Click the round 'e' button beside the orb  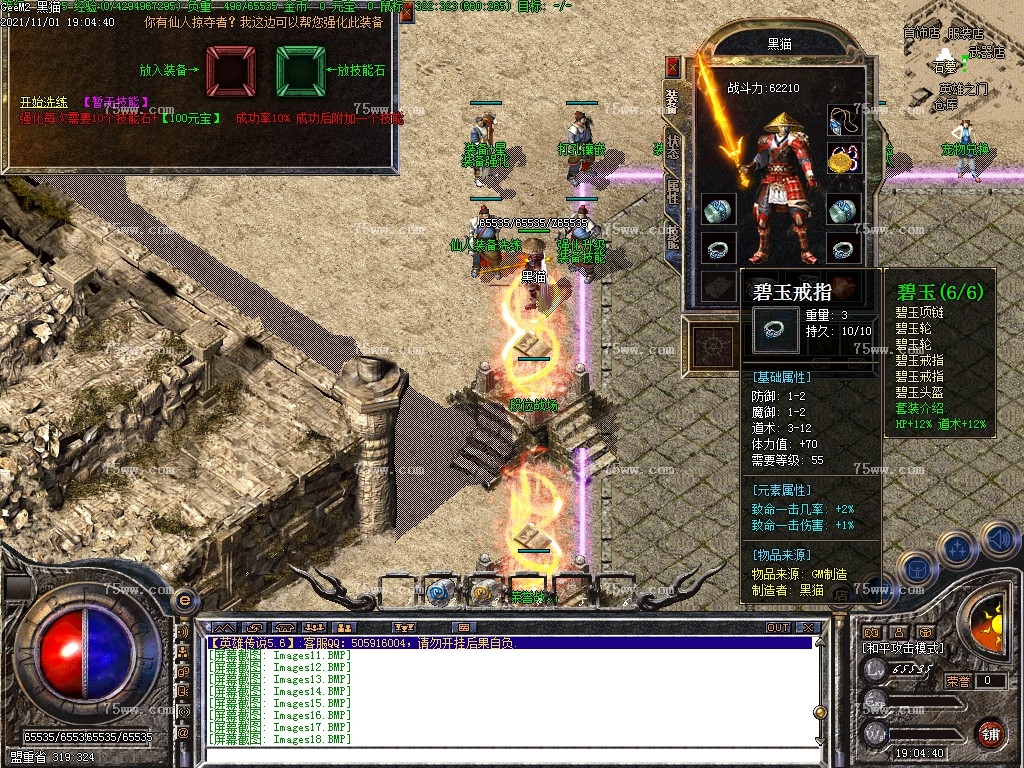coord(184,599)
